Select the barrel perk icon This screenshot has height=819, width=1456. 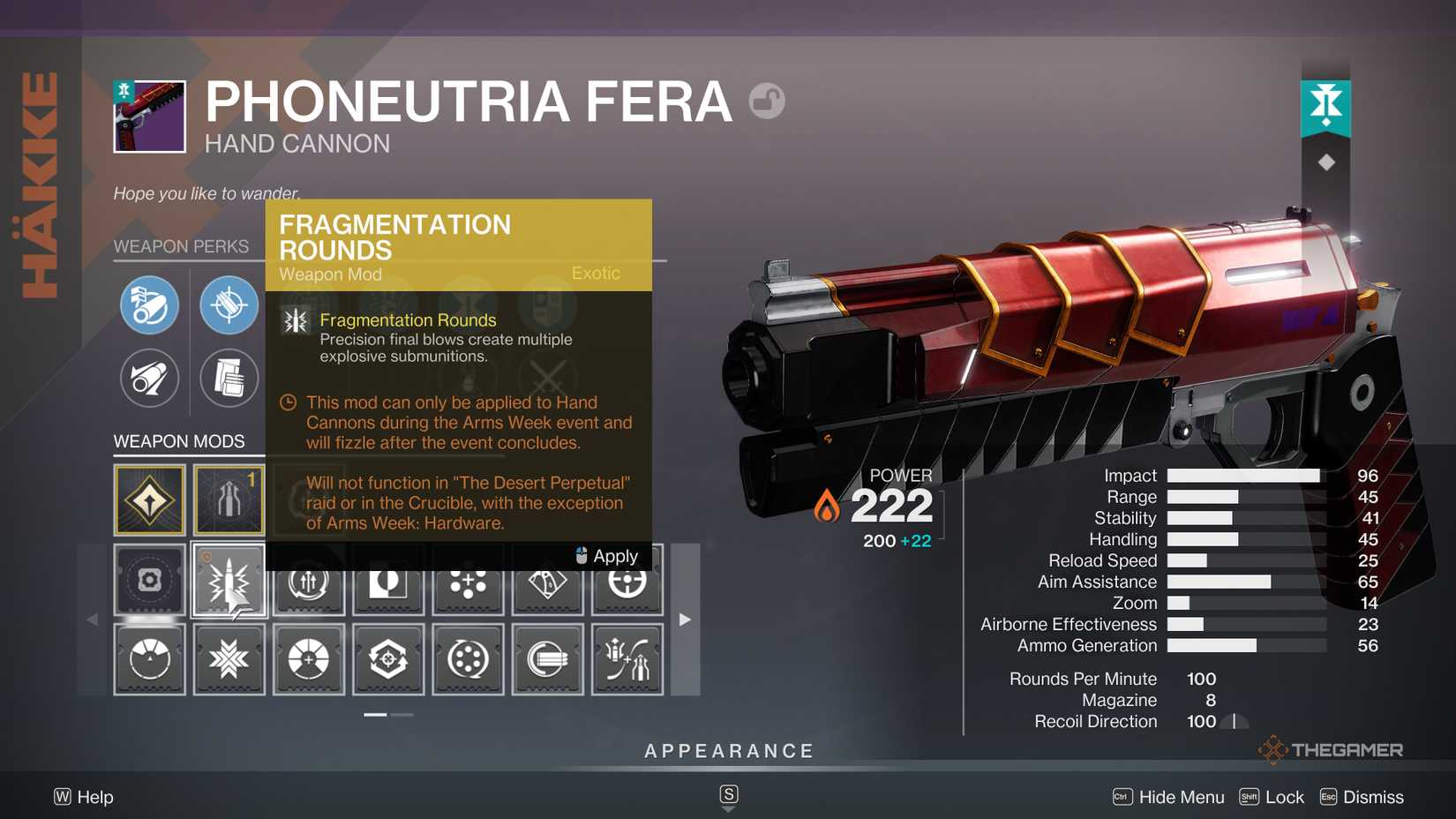coord(150,305)
